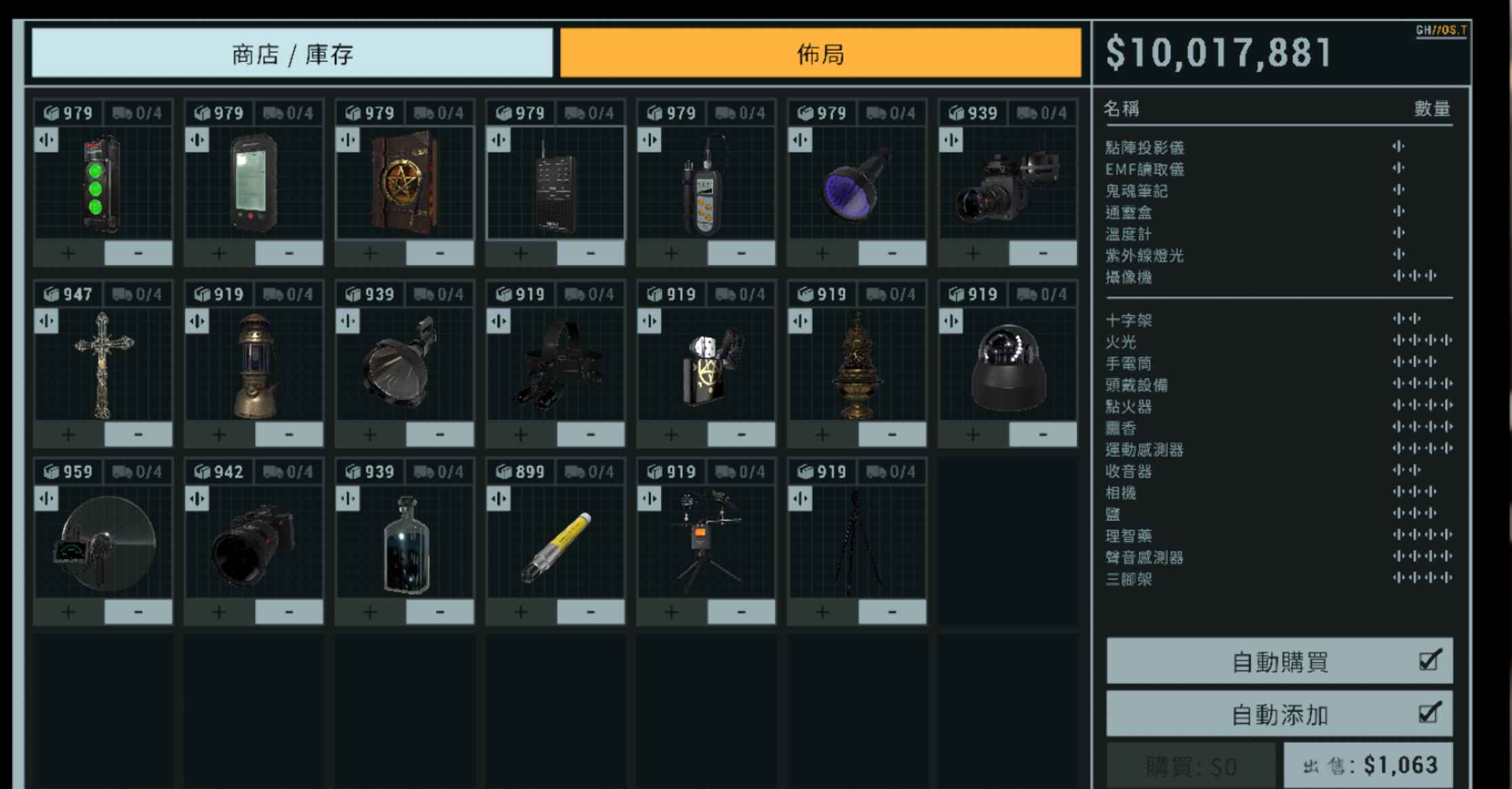1512x789 pixels.
Task: Toggle the 自動添加 checkbox
Action: (x=1429, y=714)
